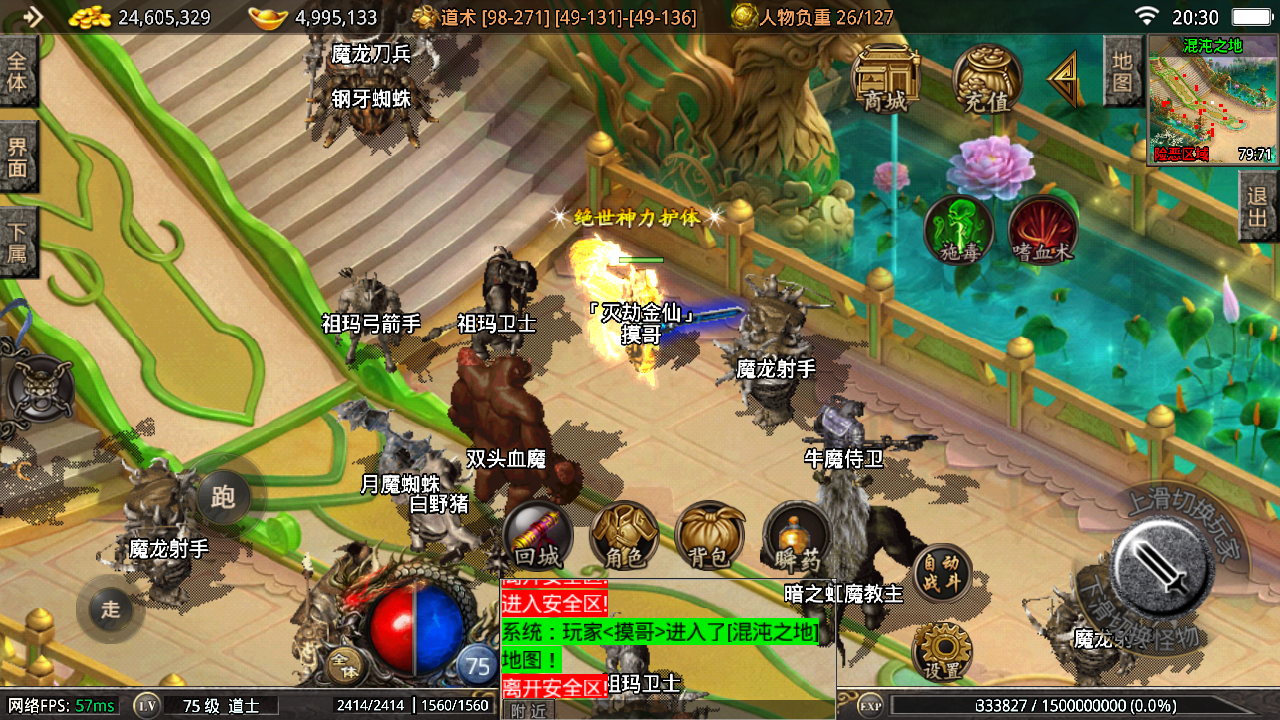The image size is (1280, 720).
Task: Open the 商城 shop
Action: pyautogui.click(x=885, y=78)
